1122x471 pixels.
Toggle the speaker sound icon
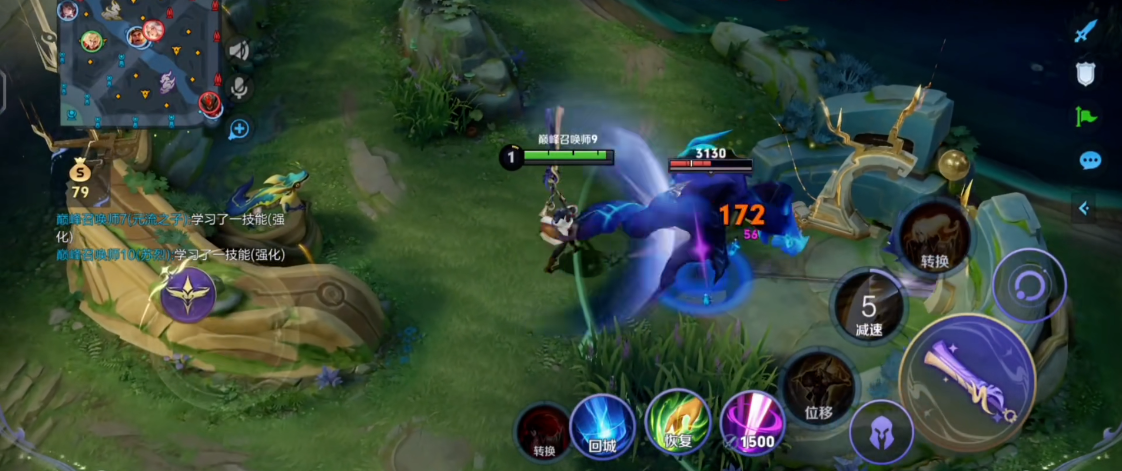[x=238, y=50]
